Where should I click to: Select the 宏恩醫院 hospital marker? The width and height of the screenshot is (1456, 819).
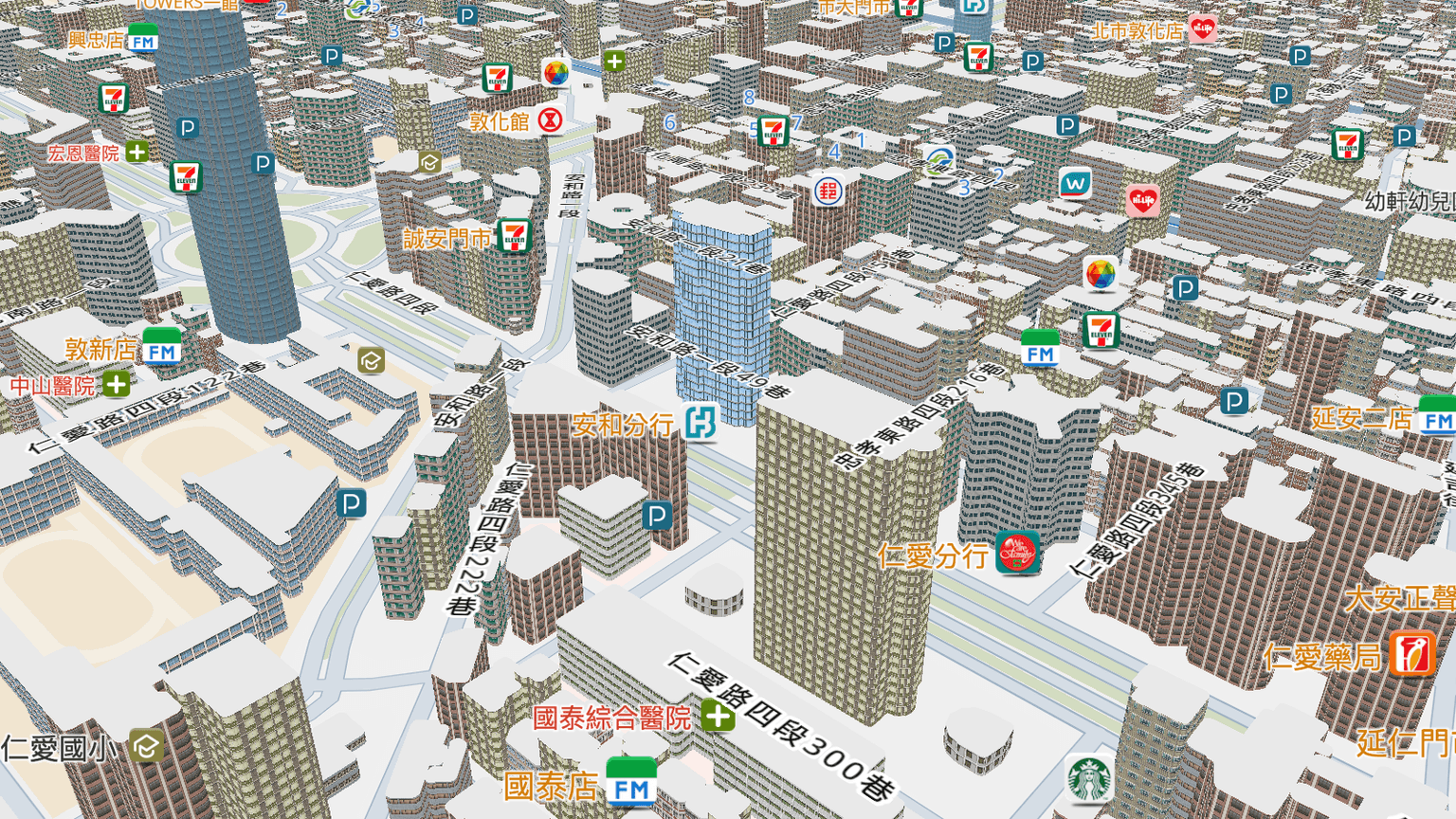(137, 152)
